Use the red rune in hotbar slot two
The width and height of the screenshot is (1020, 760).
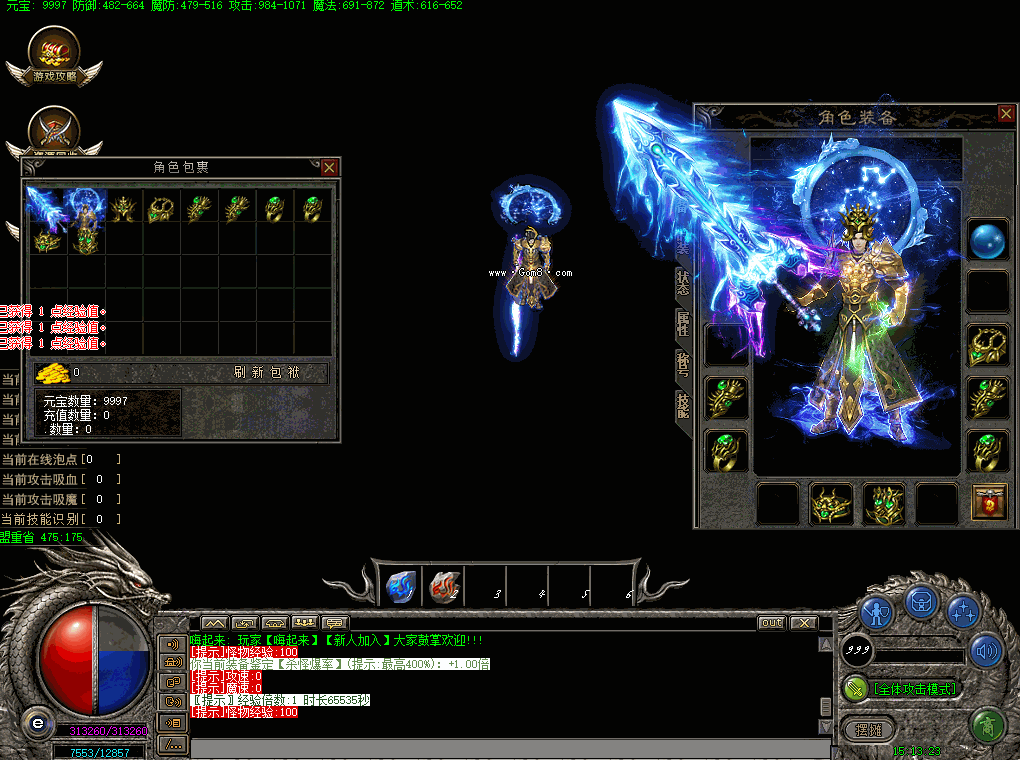tap(442, 587)
